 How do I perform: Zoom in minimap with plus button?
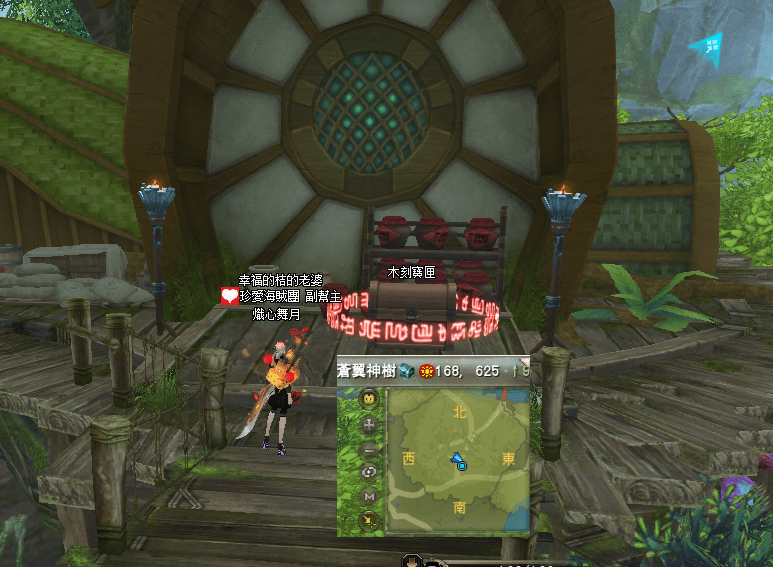click(x=369, y=424)
